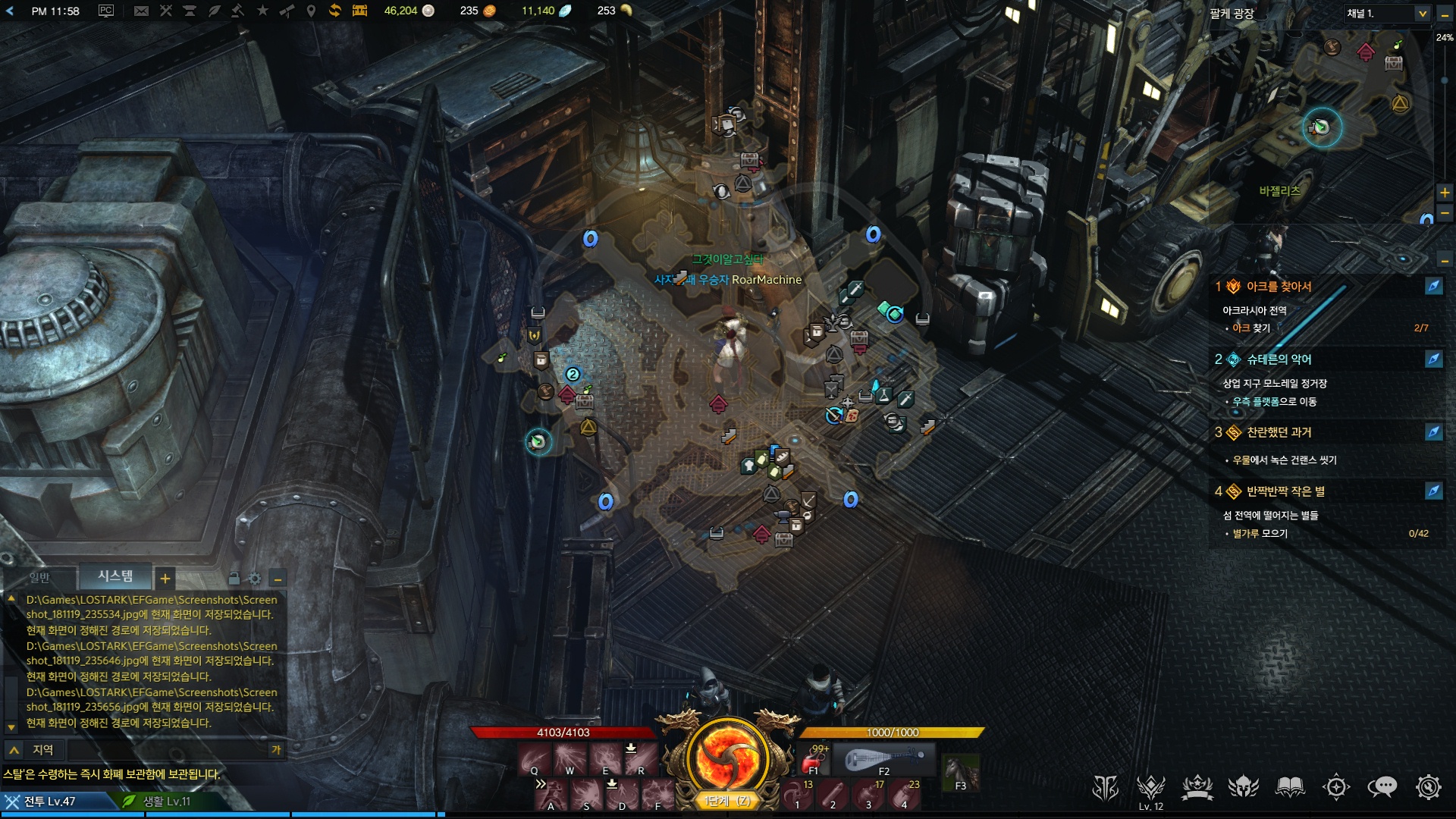The image size is (1456, 819).
Task: Open the chat bubbles community menu
Action: click(1382, 787)
